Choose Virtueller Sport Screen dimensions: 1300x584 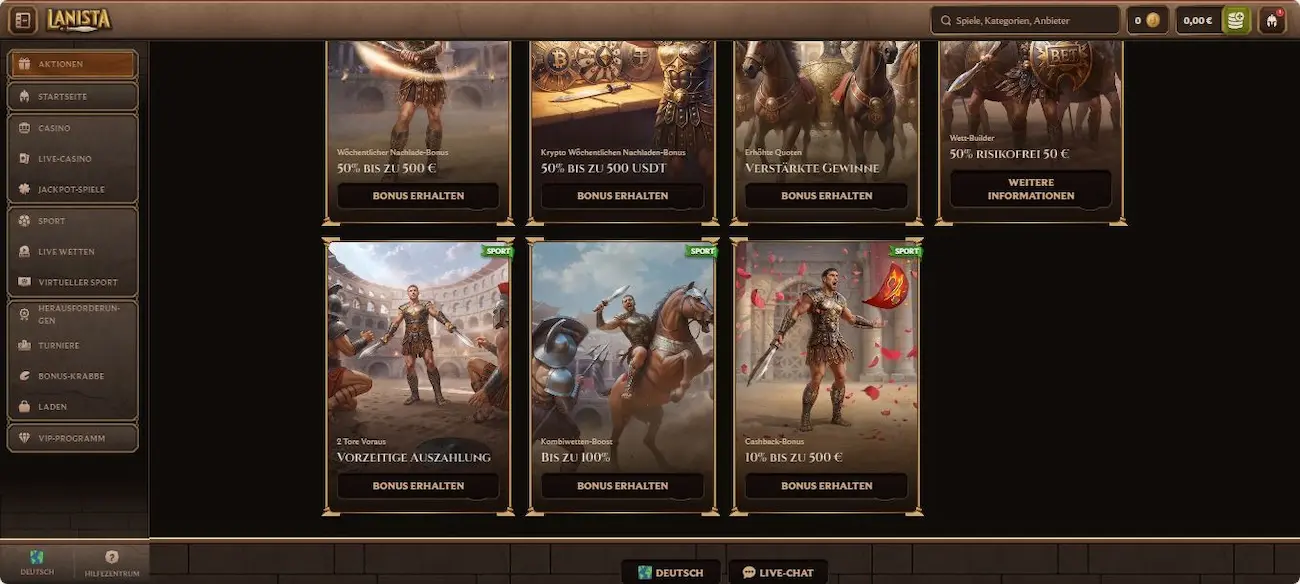tap(72, 282)
